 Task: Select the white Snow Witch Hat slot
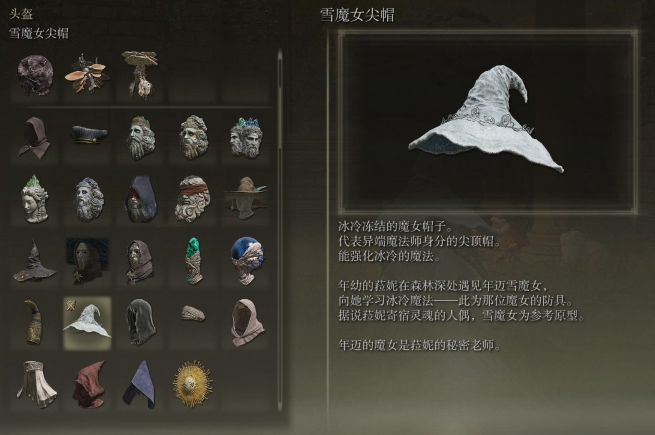pyautogui.click(x=87, y=322)
